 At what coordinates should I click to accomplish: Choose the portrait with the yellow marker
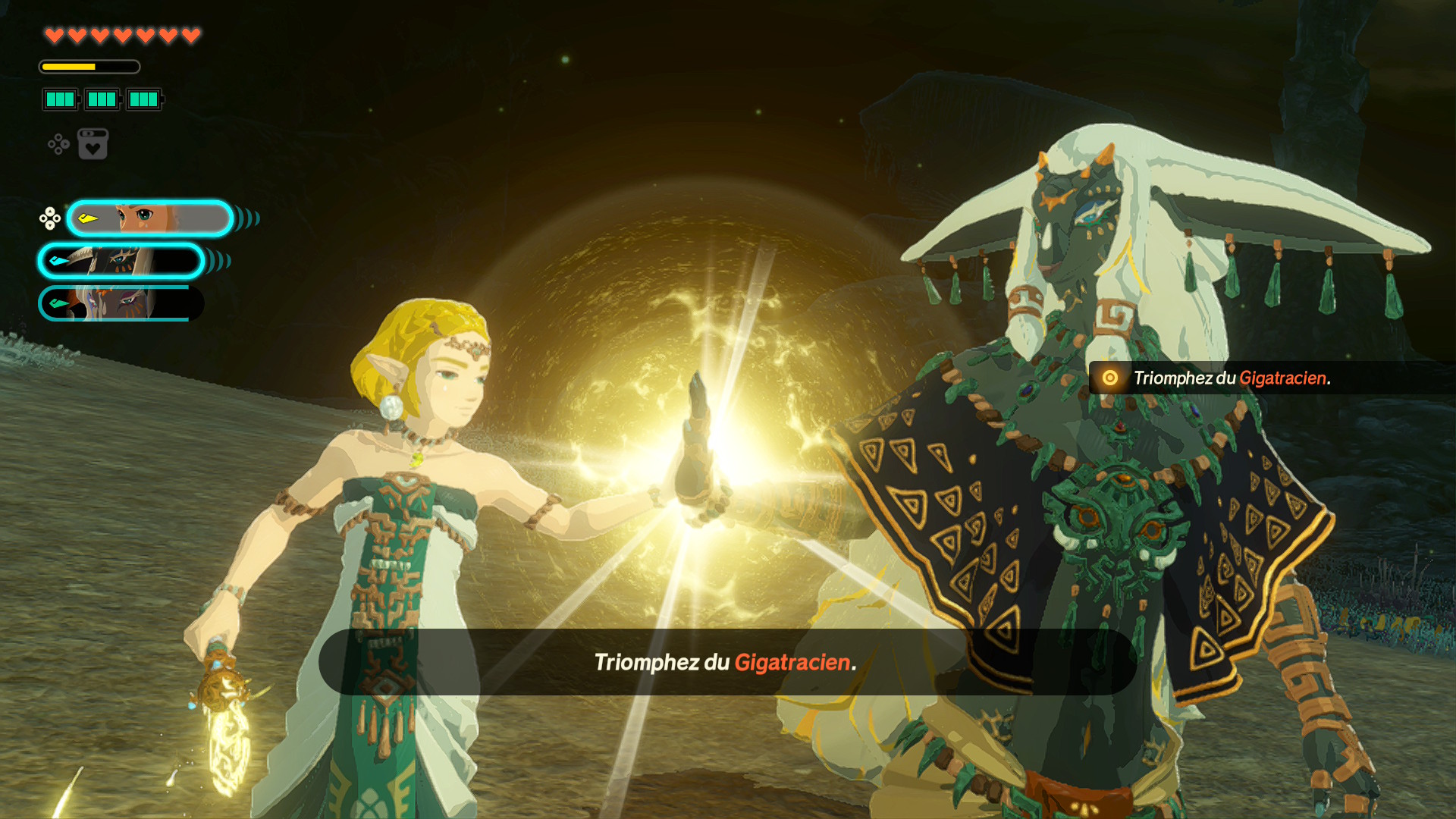[x=149, y=219]
